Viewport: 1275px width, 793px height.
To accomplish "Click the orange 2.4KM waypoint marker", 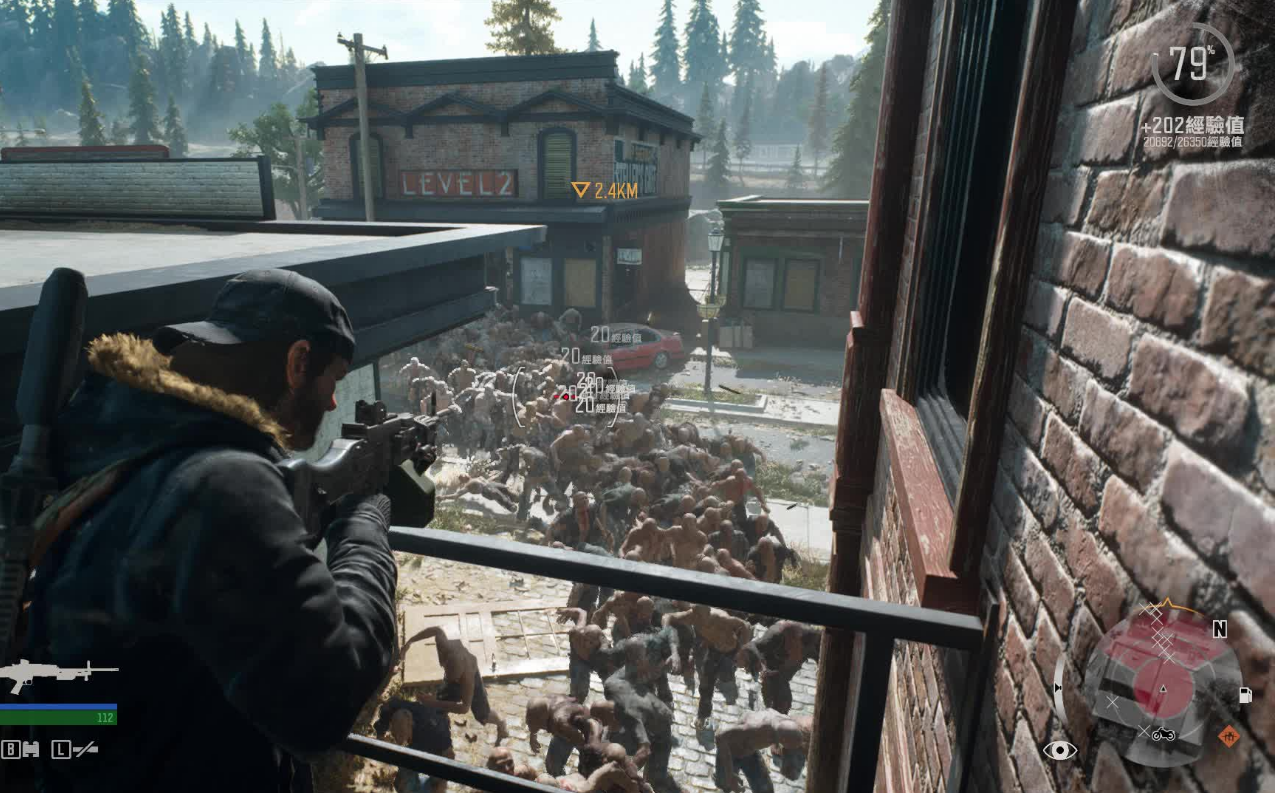I will pos(580,190).
